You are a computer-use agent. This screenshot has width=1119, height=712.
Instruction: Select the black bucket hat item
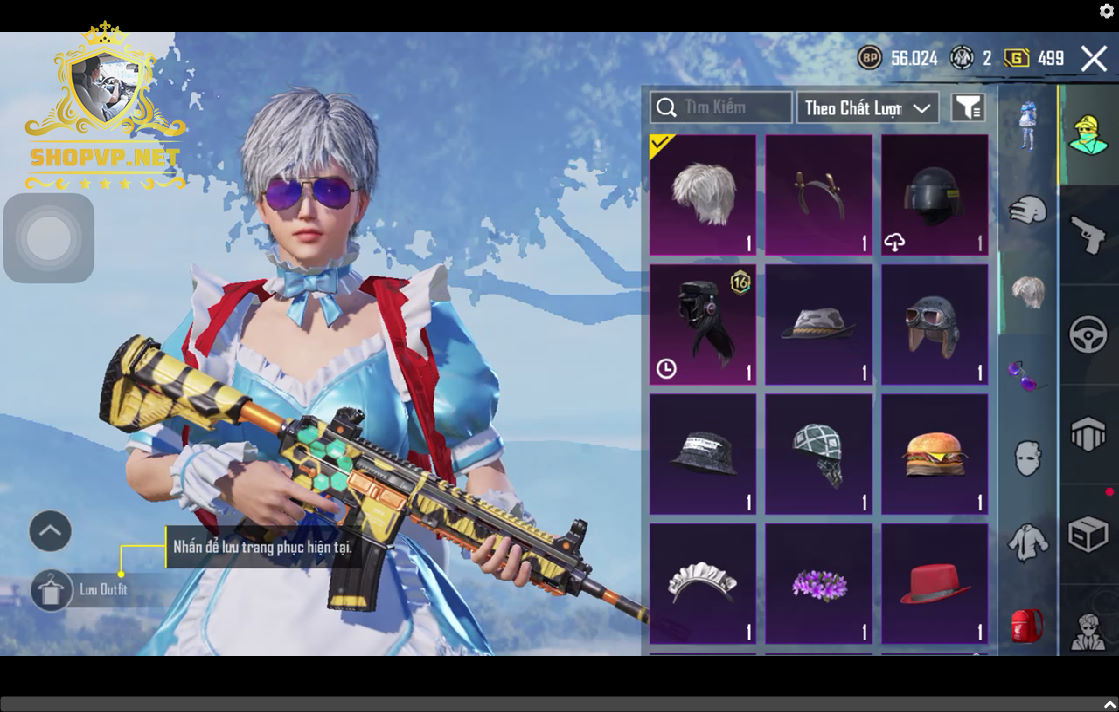[x=703, y=455]
